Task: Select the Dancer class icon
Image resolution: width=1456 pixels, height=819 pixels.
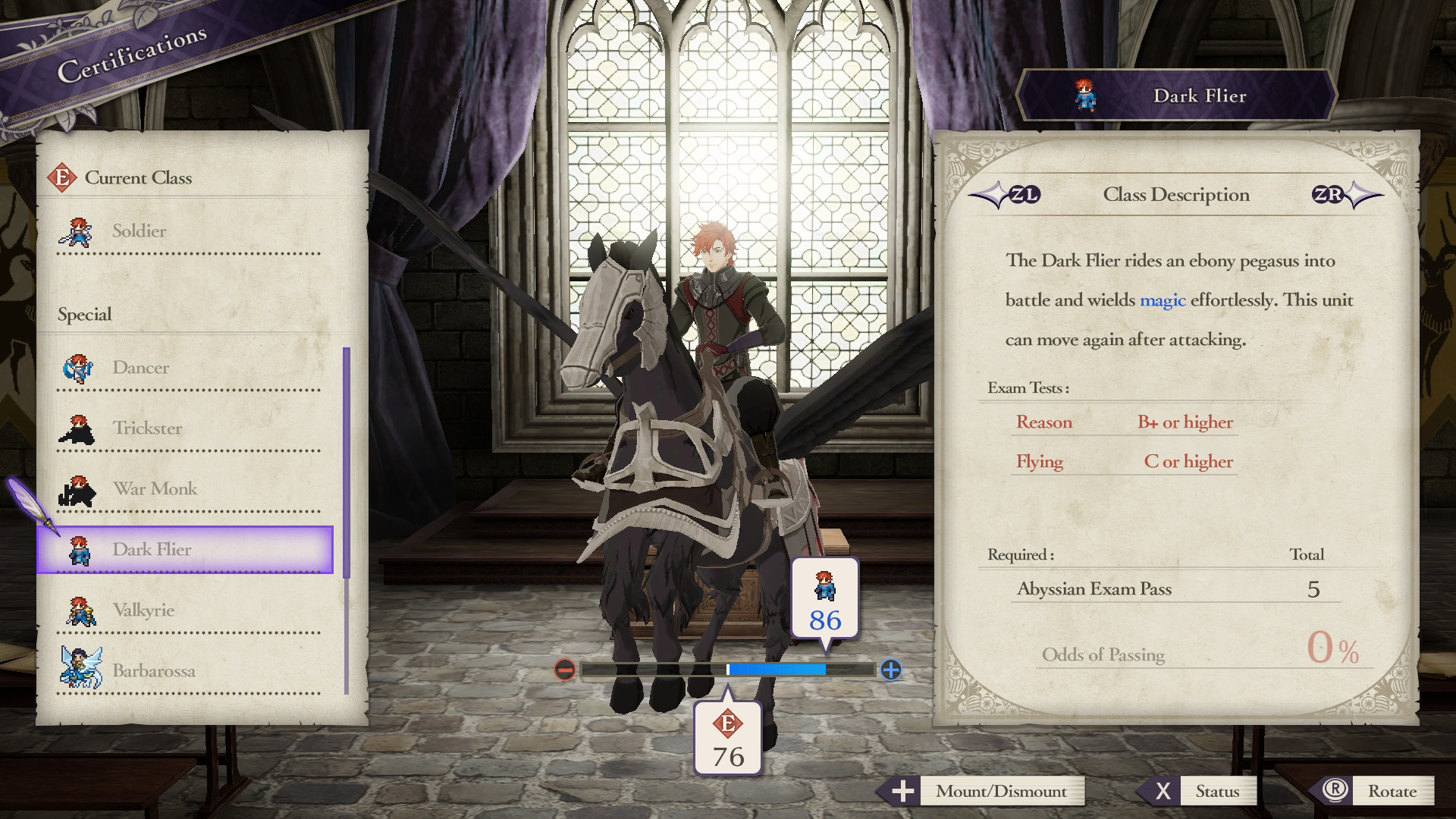Action: pos(79,368)
